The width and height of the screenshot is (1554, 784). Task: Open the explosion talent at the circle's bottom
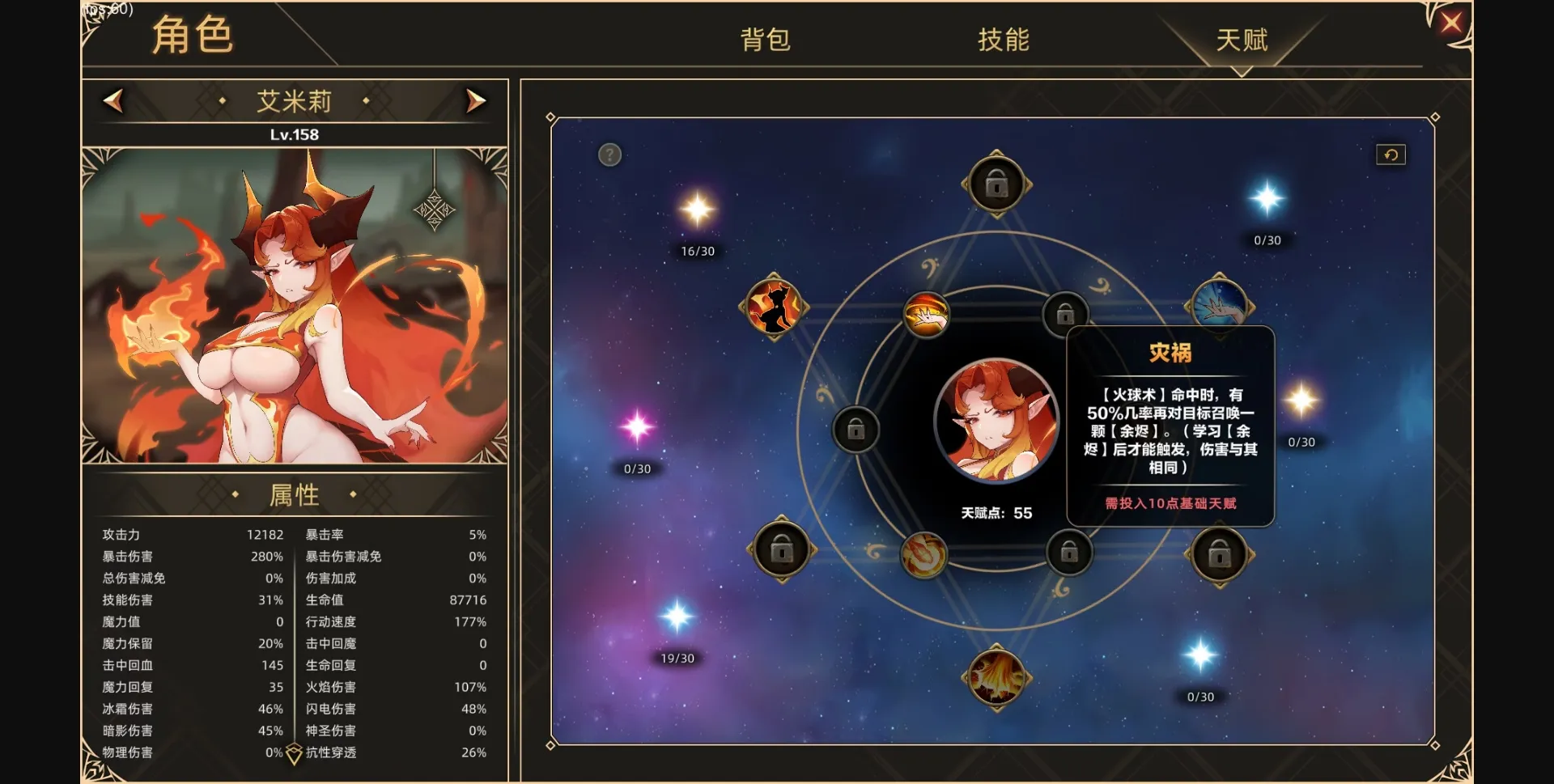click(997, 680)
